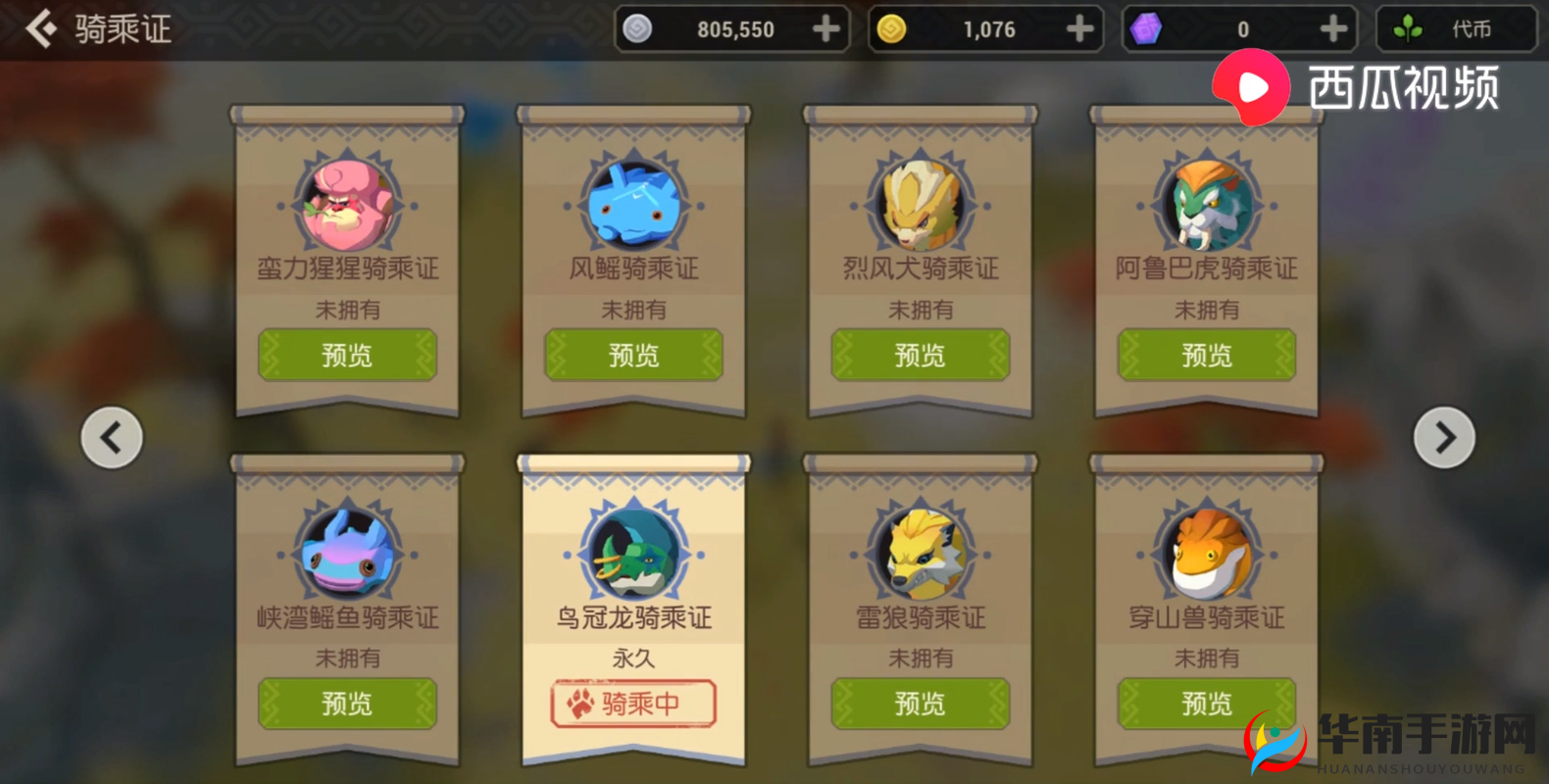Click the gold coin currency icon
The height and width of the screenshot is (784, 1549).
889,28
